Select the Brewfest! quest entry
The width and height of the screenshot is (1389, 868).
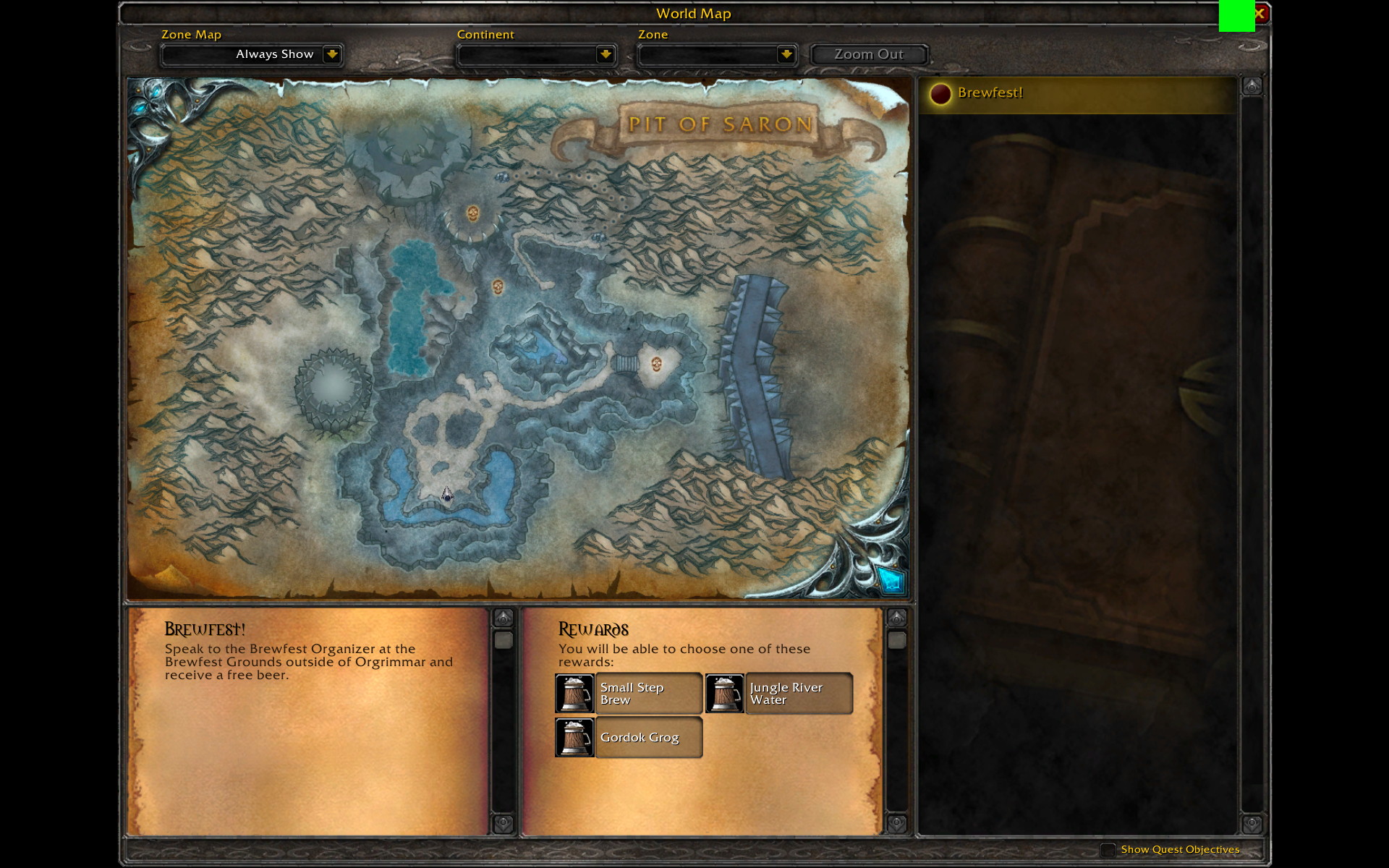click(x=990, y=93)
